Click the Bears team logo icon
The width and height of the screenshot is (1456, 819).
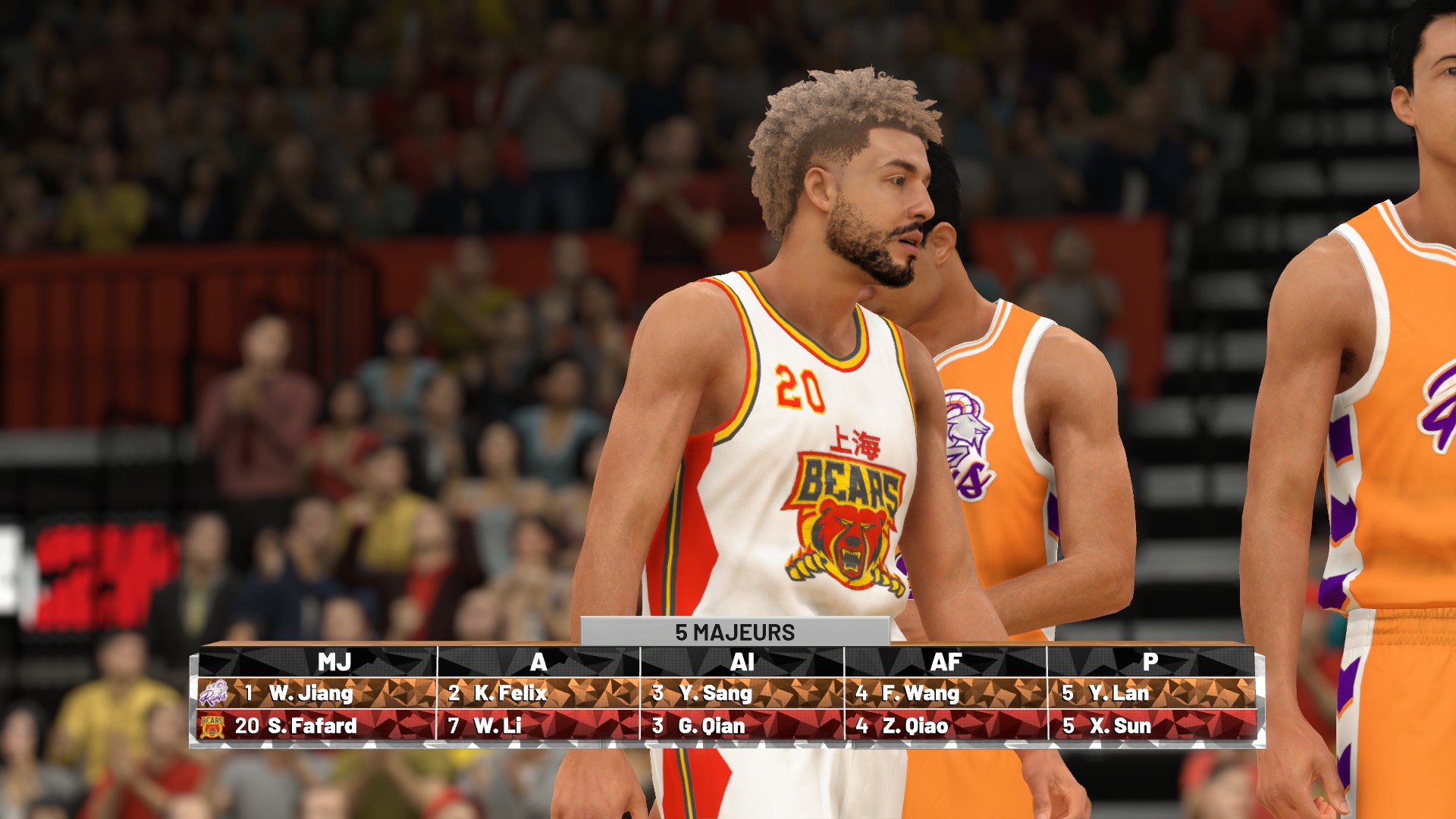(212, 726)
